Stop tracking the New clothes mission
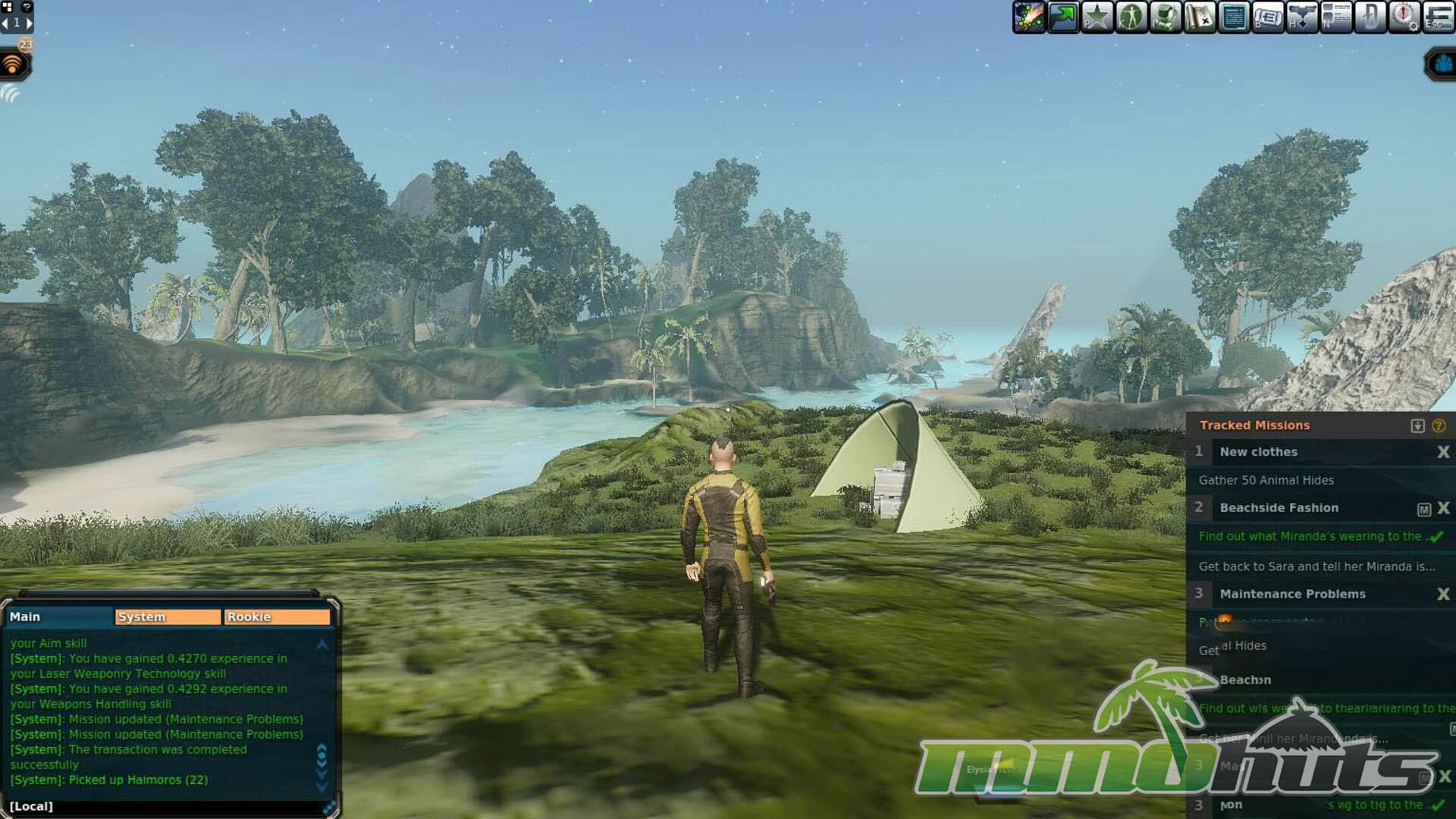 tap(1443, 452)
